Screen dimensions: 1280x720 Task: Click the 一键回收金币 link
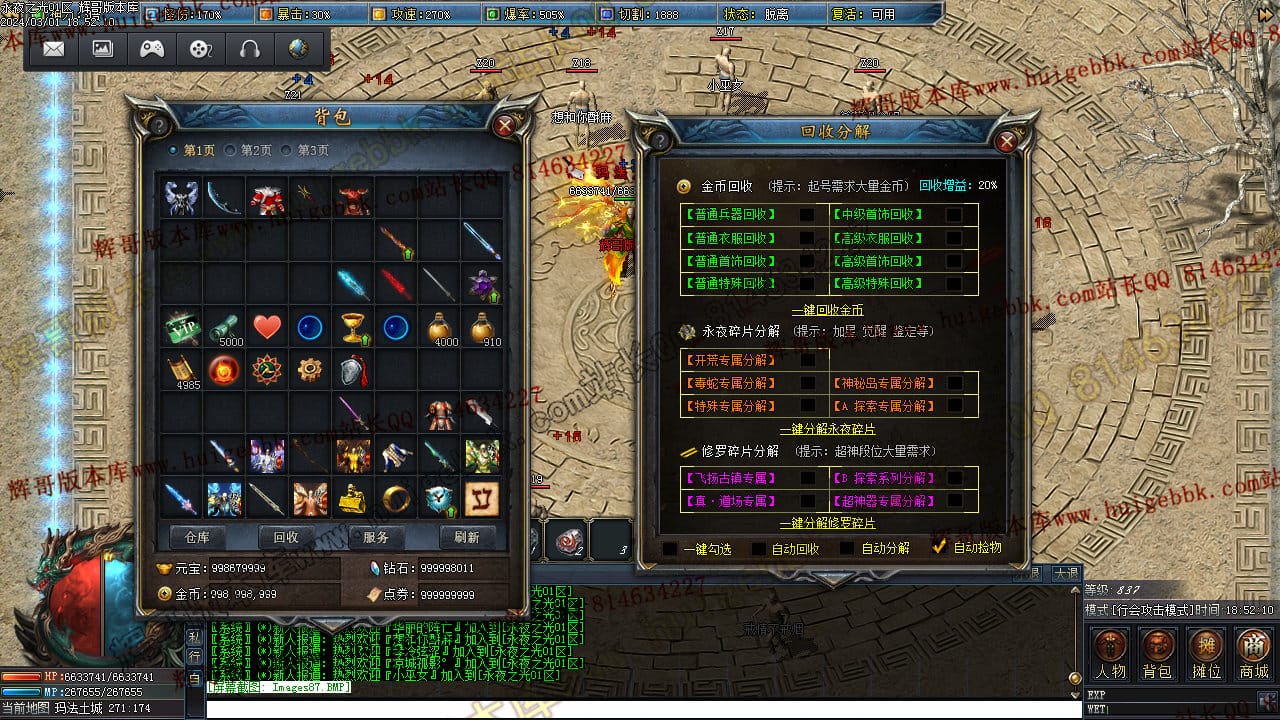827,310
